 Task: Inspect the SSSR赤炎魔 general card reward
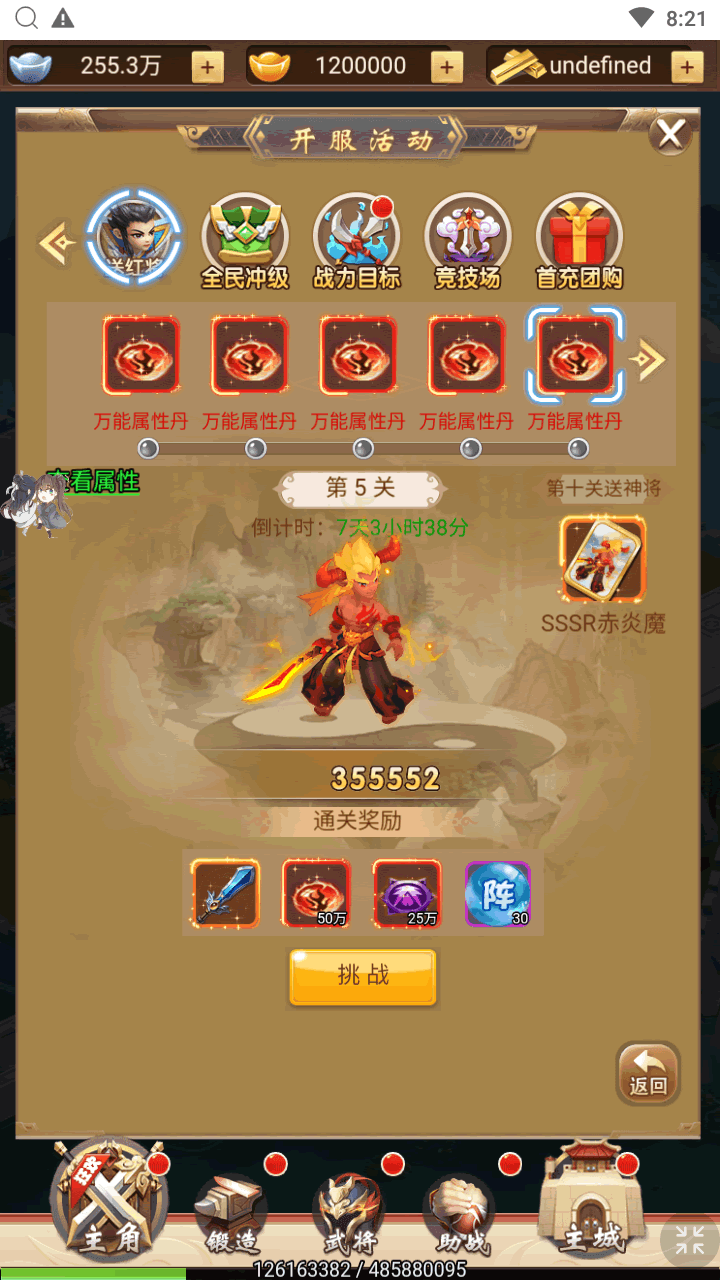(602, 559)
